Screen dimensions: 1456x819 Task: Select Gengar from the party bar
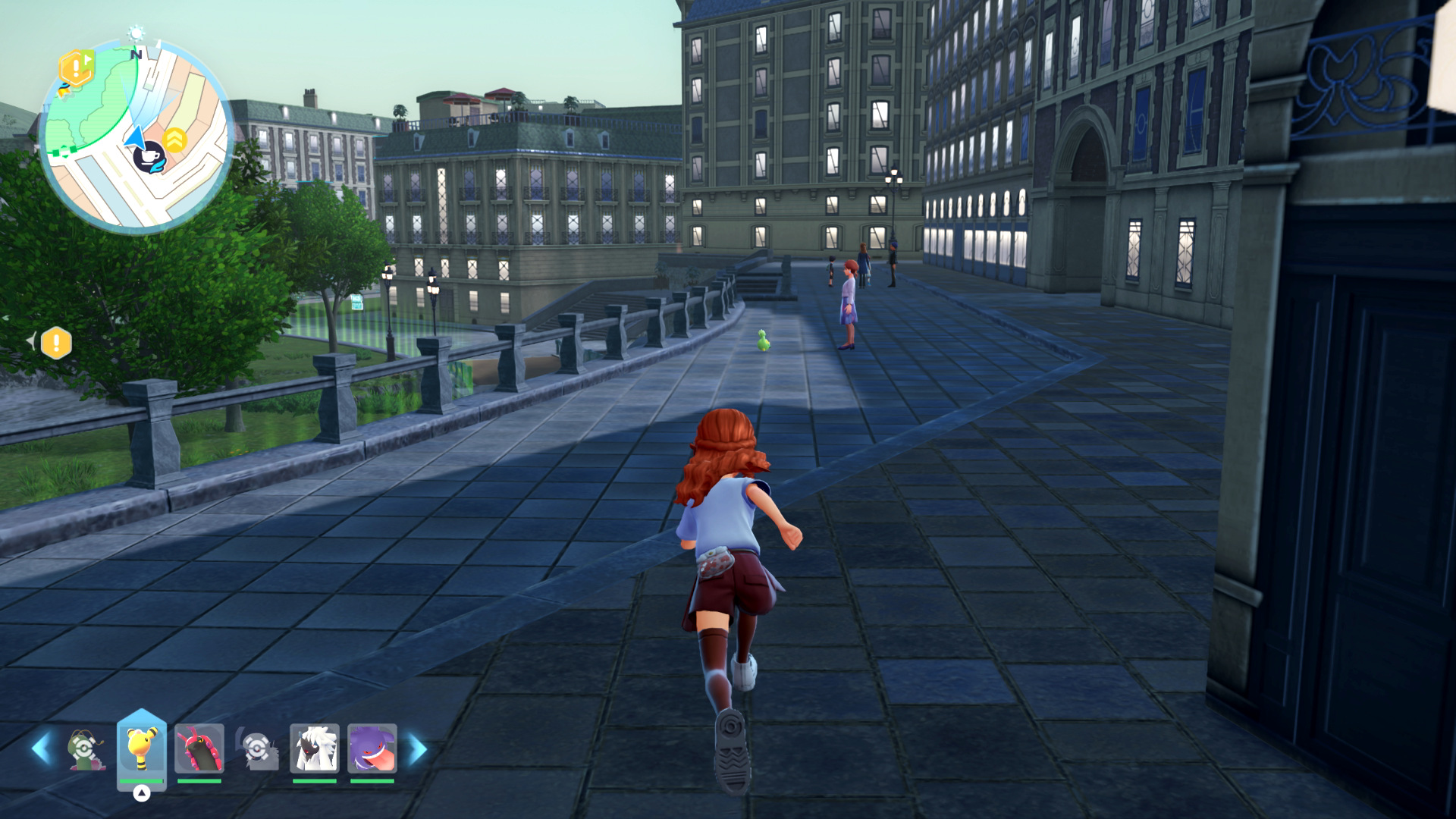click(x=372, y=748)
